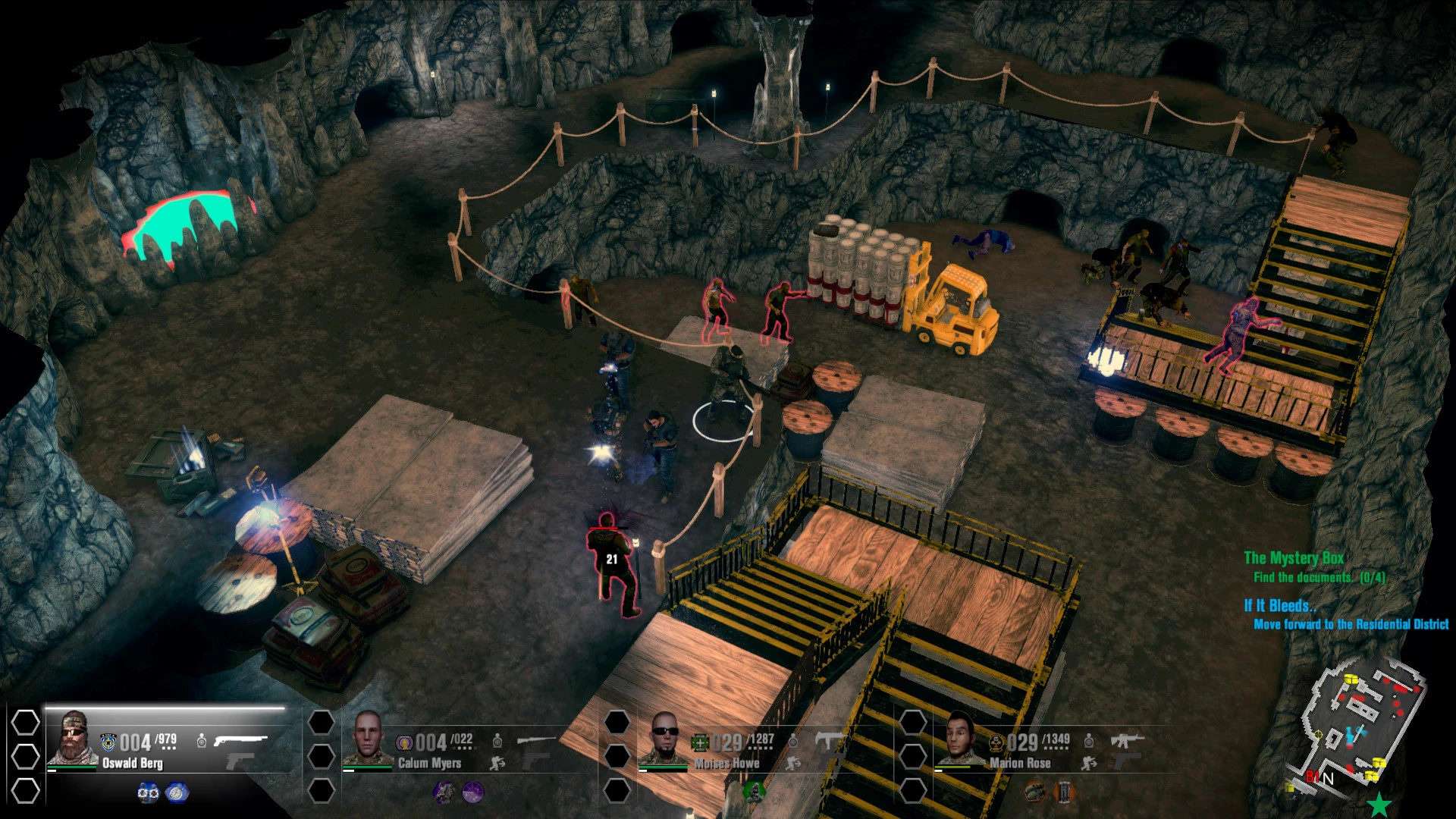Use Marion Rose's orange glove ability
1456x819 pixels.
click(x=1035, y=792)
